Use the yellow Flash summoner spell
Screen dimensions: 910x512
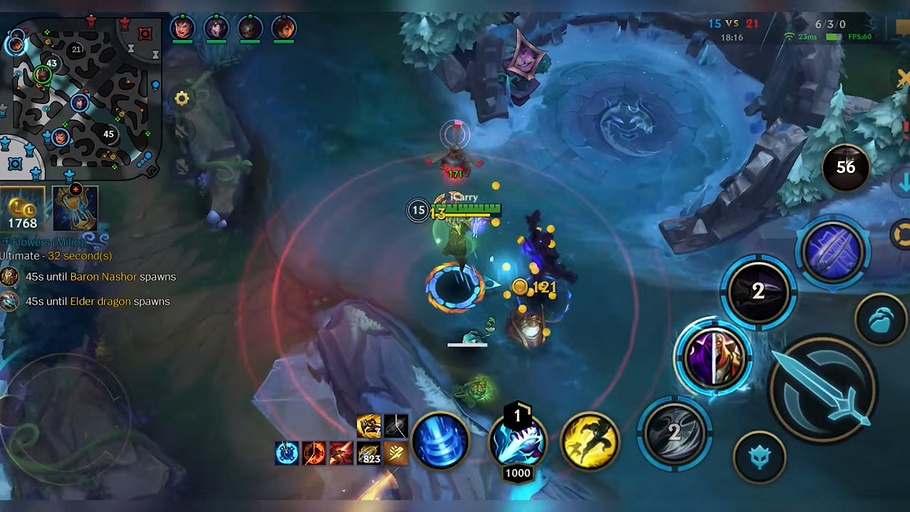pyautogui.click(x=589, y=441)
